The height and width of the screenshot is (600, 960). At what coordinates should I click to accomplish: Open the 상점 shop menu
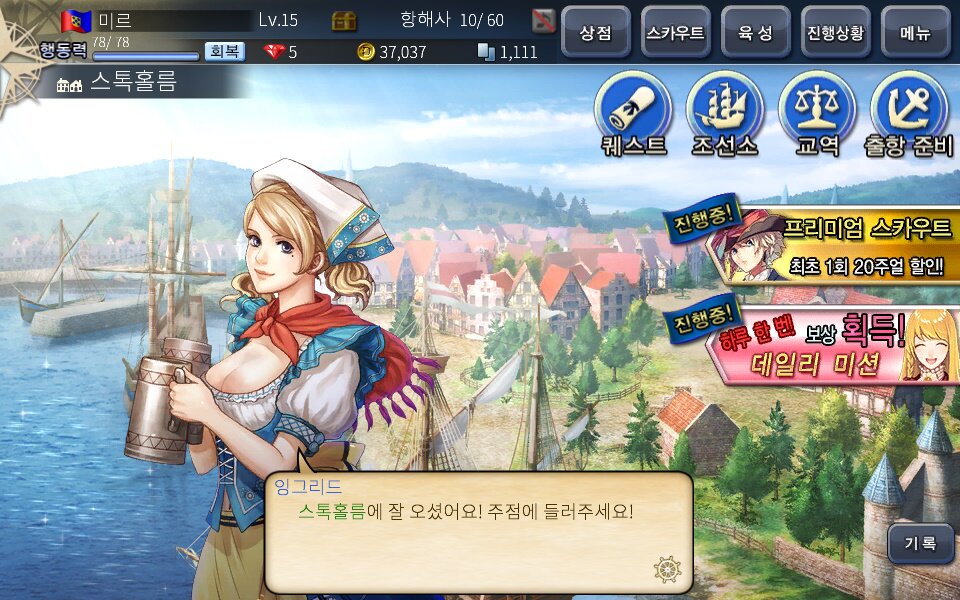(x=595, y=32)
